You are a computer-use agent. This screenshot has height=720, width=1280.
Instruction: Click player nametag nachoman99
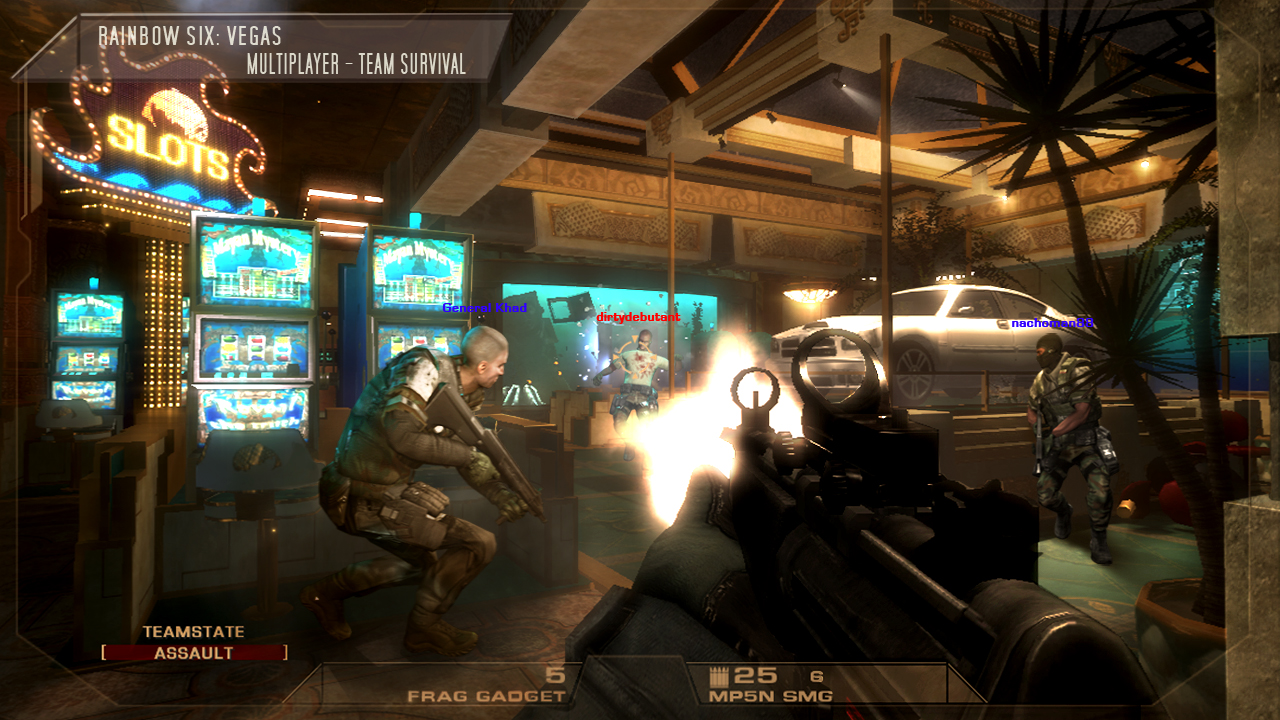pyautogui.click(x=1050, y=324)
